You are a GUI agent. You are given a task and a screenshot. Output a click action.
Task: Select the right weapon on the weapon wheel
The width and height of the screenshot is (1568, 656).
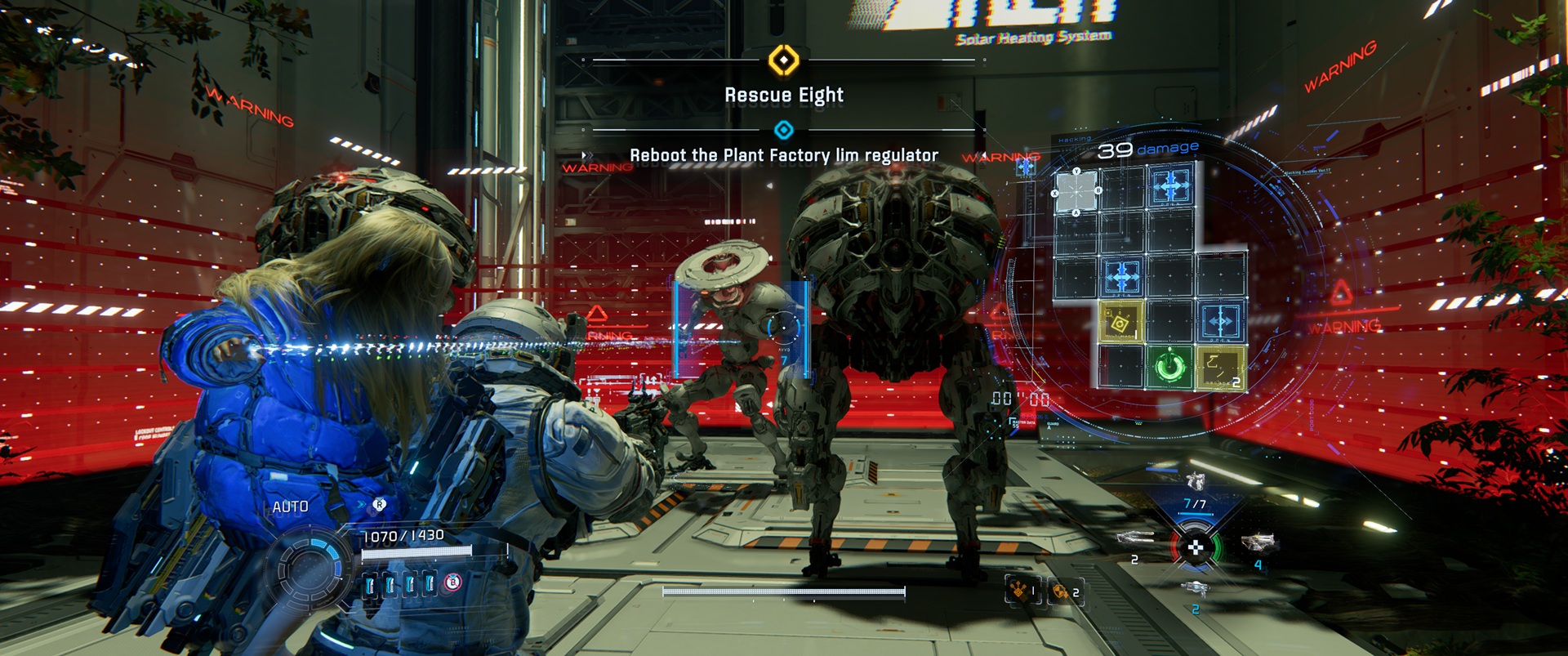pos(1258,542)
